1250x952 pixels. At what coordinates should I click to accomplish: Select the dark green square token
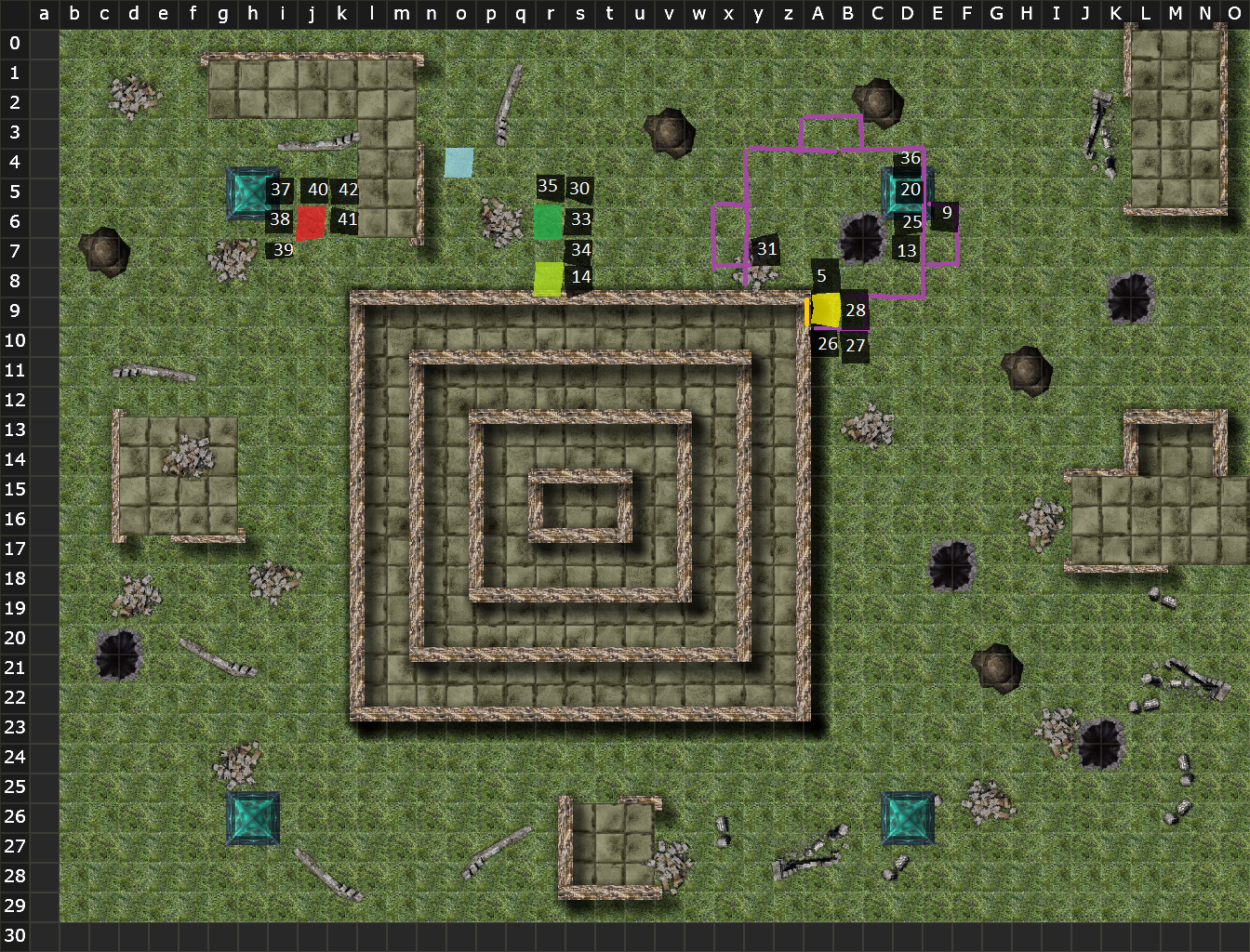coord(548,222)
